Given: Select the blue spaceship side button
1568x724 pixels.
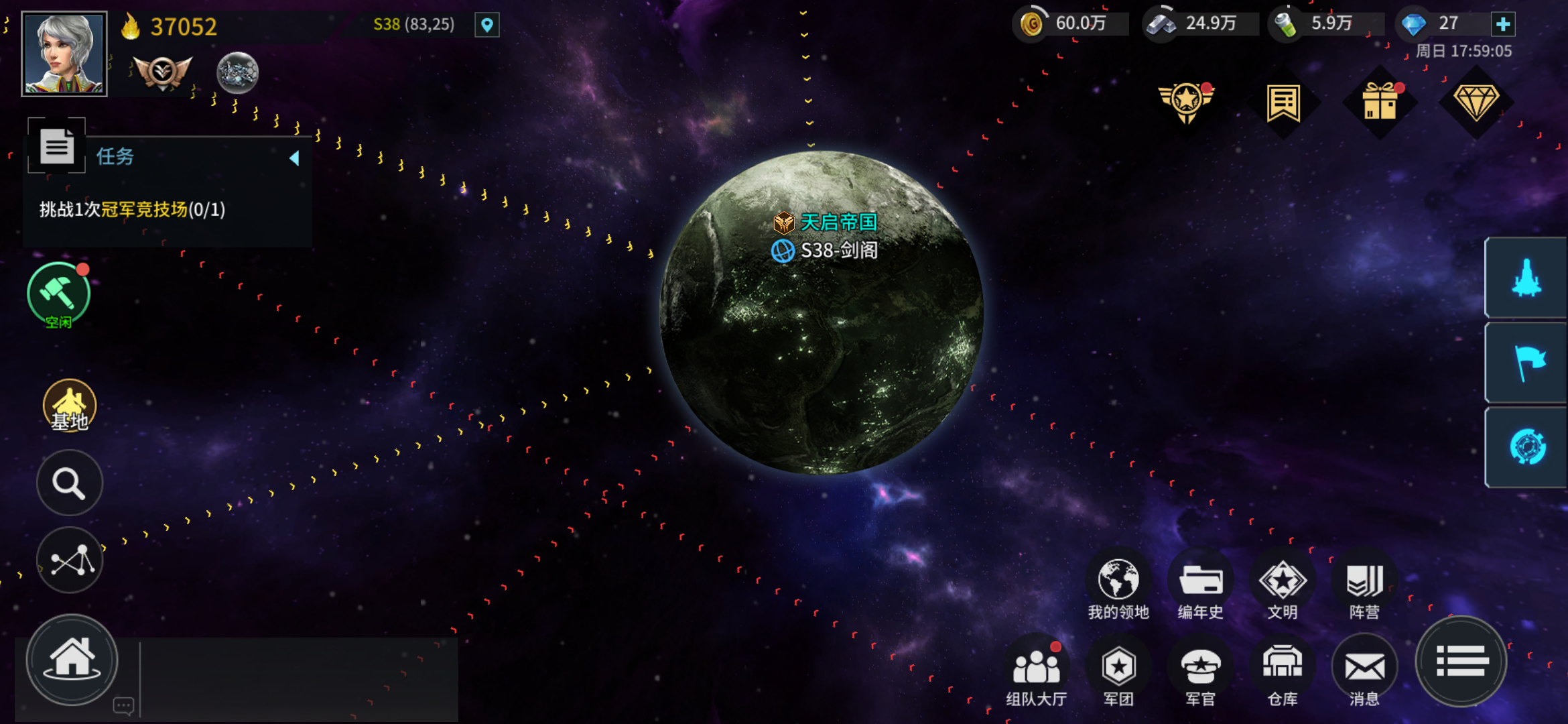Looking at the screenshot, I should 1526,278.
